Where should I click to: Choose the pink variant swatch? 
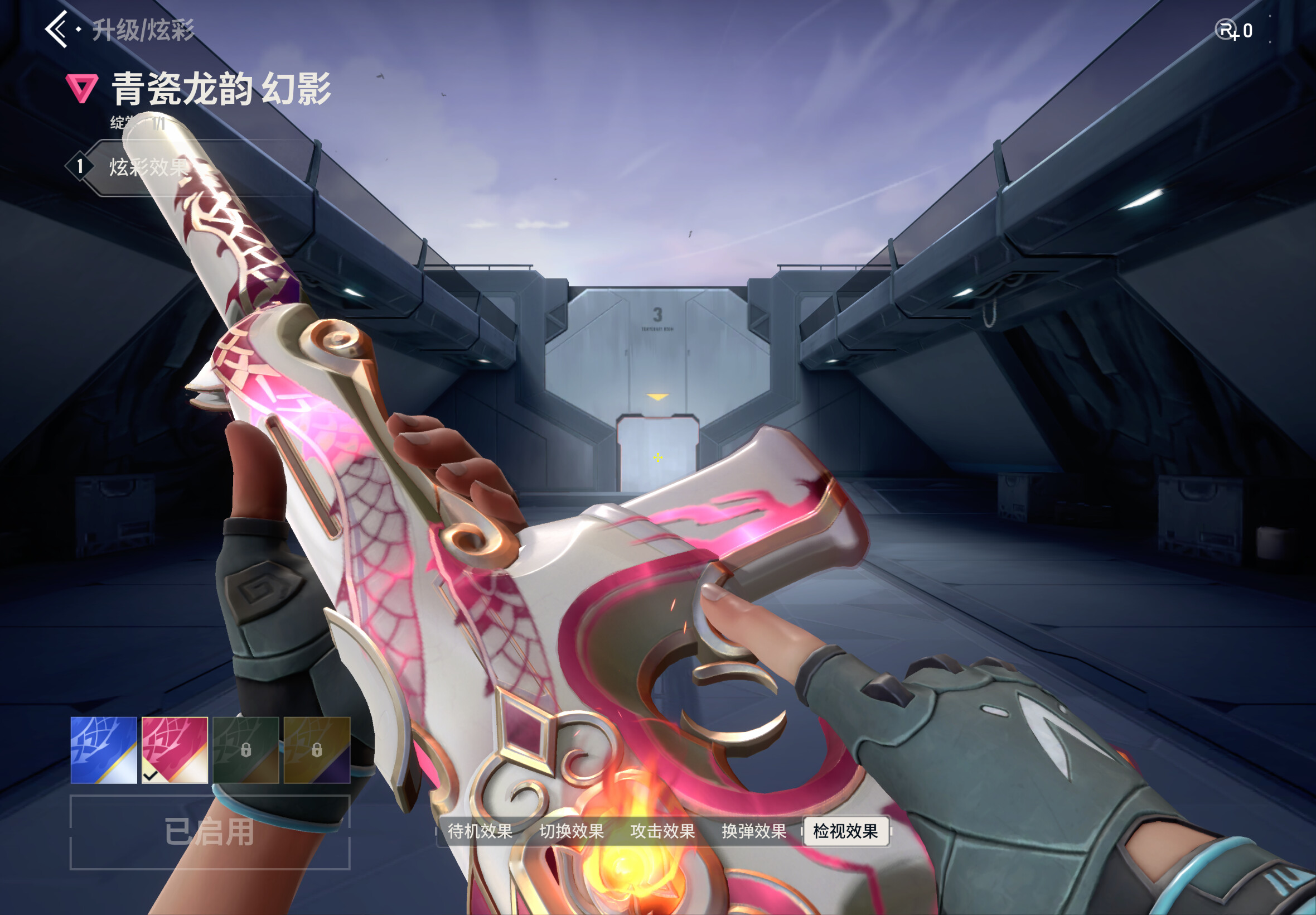click(175, 750)
